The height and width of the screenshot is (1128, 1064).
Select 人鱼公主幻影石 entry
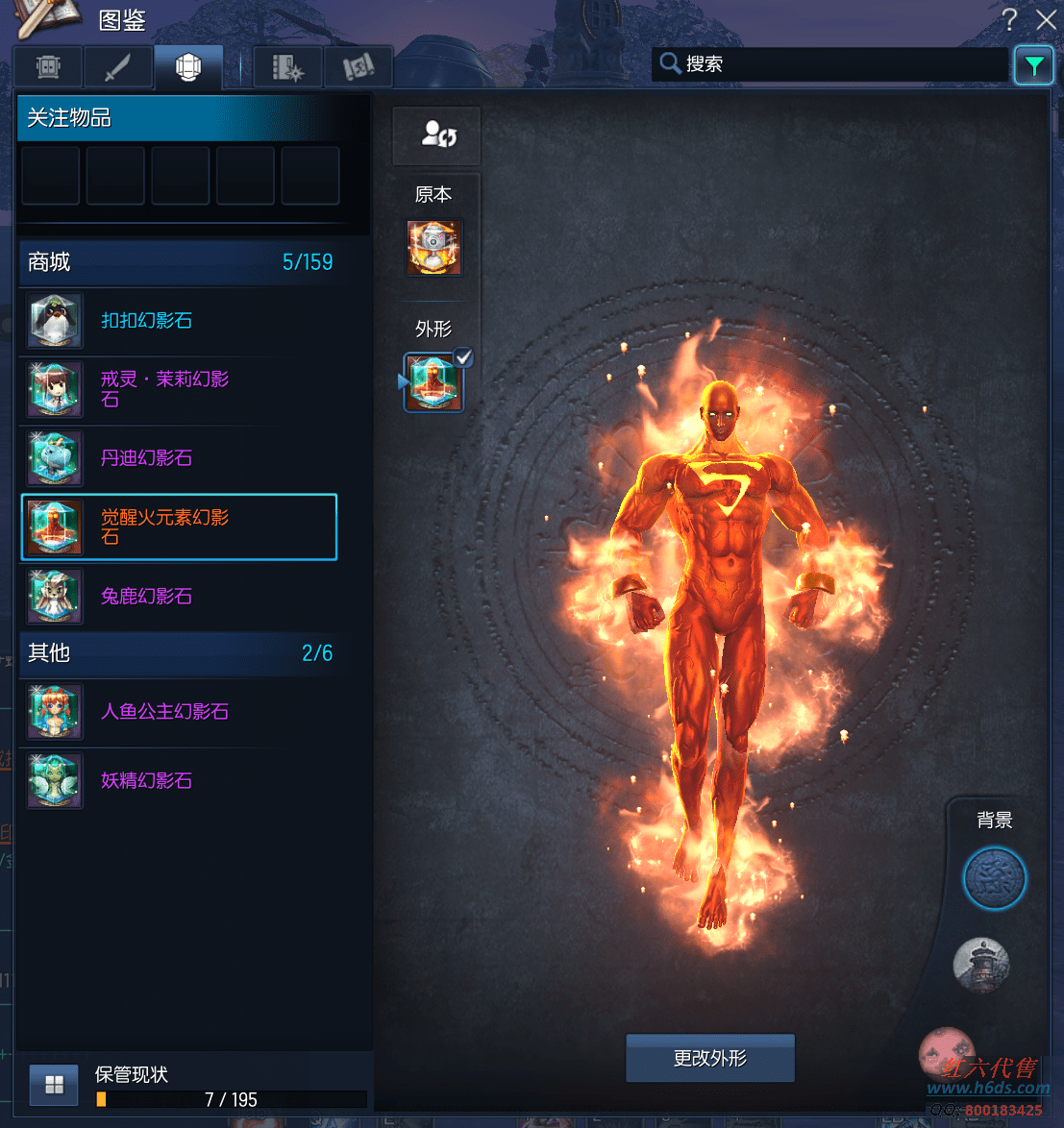click(179, 712)
